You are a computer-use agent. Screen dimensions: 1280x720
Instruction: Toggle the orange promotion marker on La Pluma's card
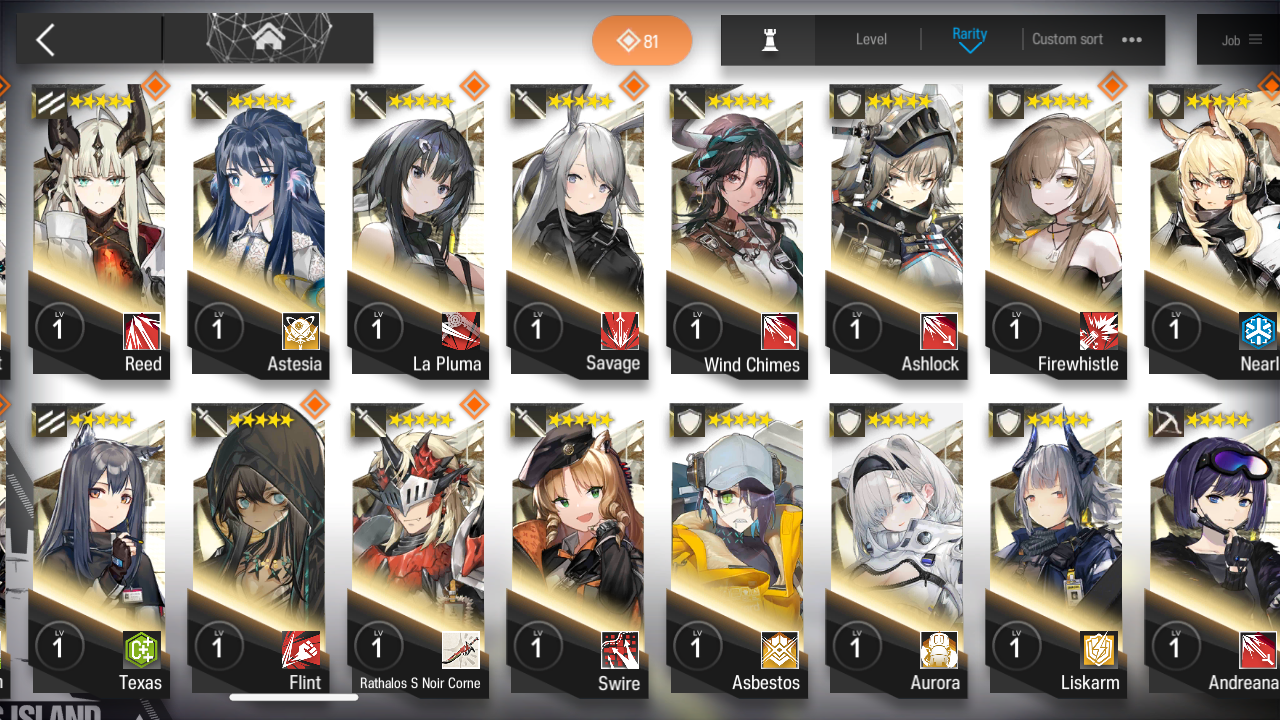tap(474, 86)
